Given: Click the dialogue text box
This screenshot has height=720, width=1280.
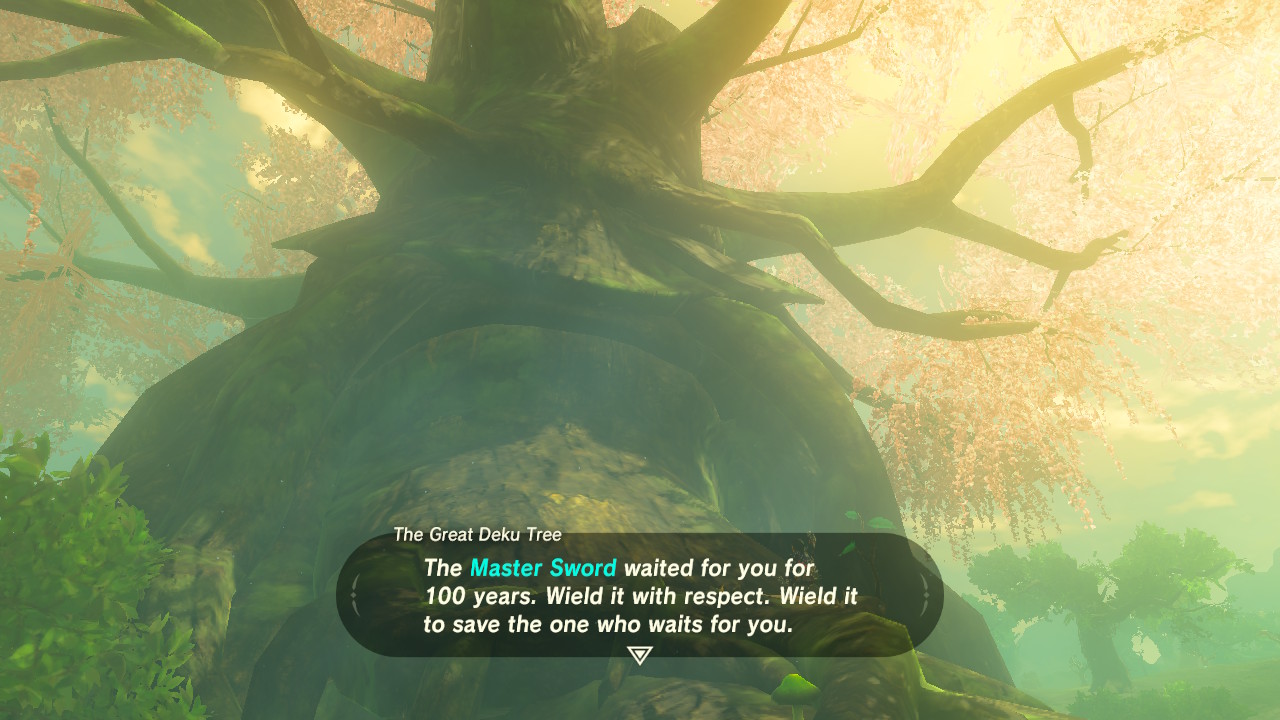Looking at the screenshot, I should pos(640,593).
